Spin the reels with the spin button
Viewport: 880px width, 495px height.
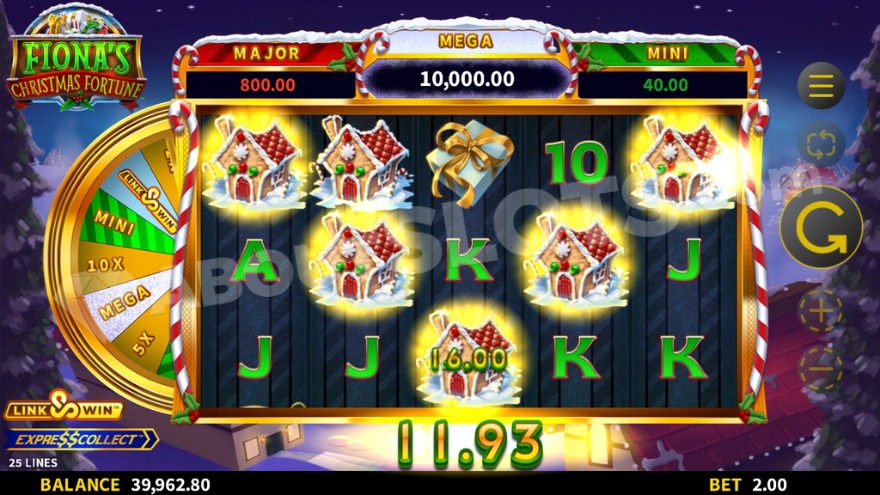[821, 227]
